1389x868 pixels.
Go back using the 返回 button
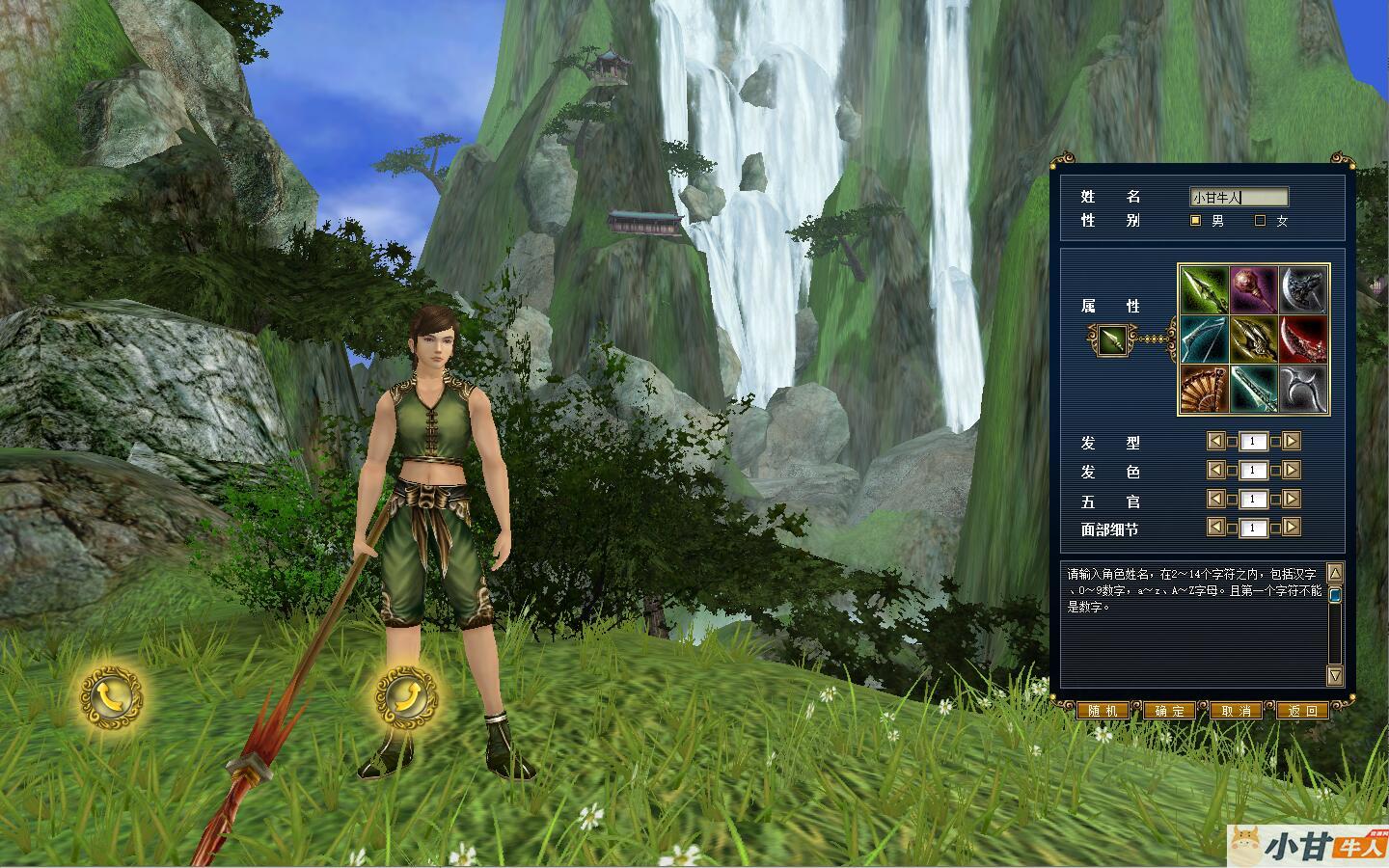coord(1302,711)
